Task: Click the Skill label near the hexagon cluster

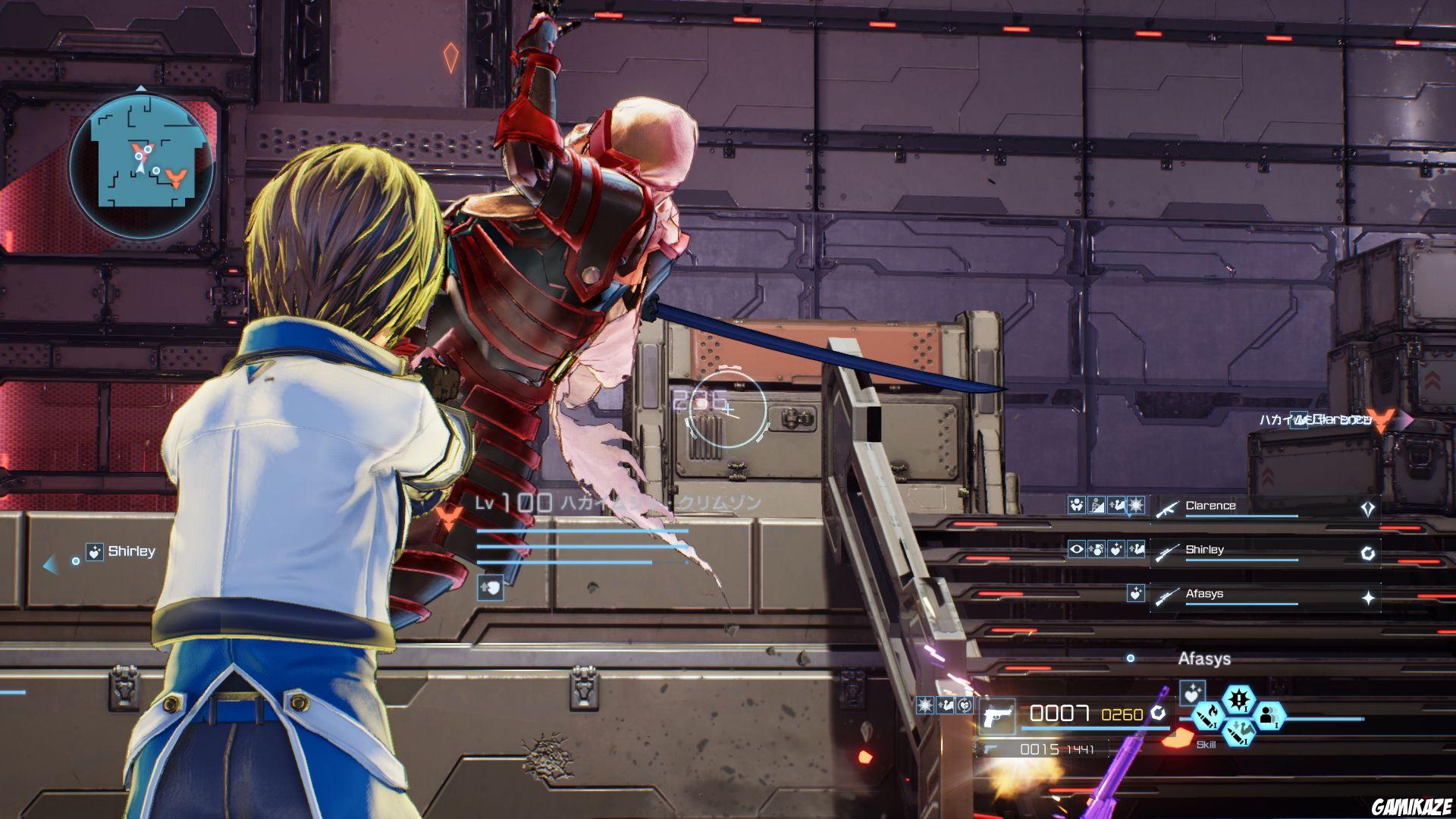Action: click(1207, 744)
